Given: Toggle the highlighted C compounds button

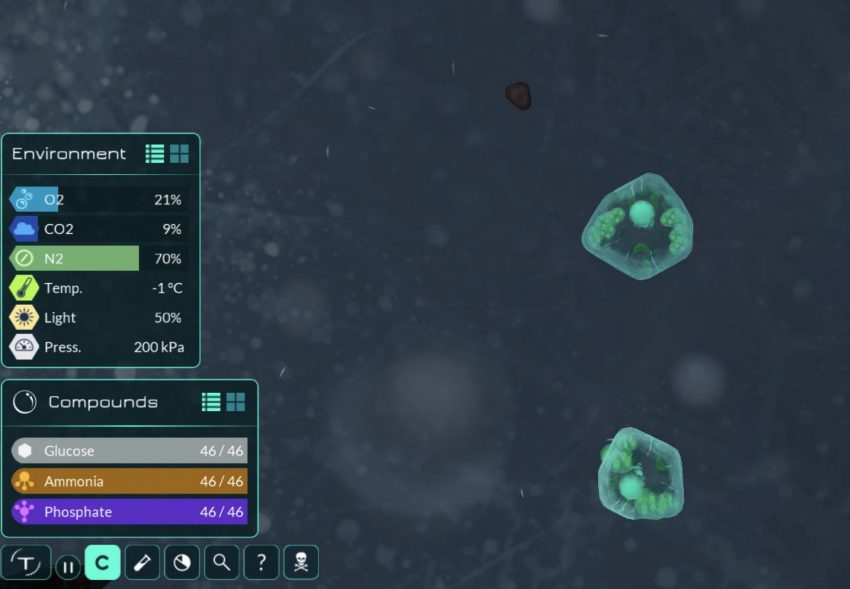Looking at the screenshot, I should click(102, 563).
